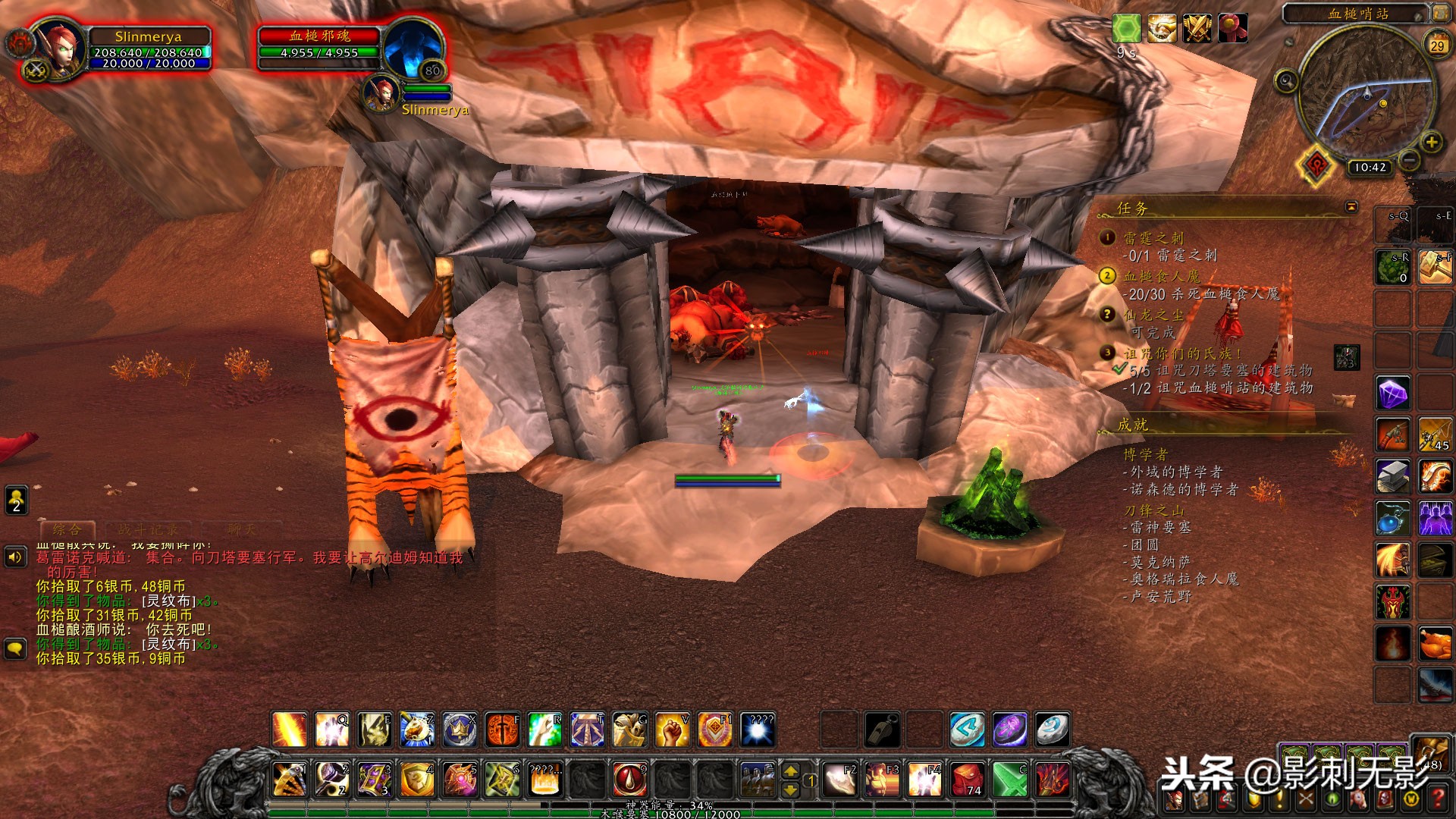Switch to the 综合 chat tab

pyautogui.click(x=67, y=529)
